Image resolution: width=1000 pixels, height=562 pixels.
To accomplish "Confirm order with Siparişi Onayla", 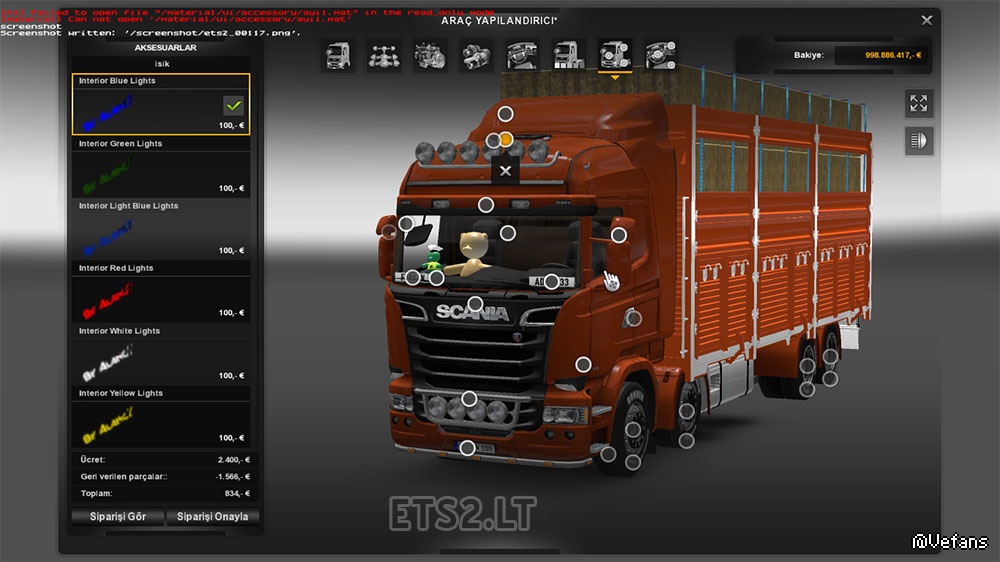I will (212, 517).
